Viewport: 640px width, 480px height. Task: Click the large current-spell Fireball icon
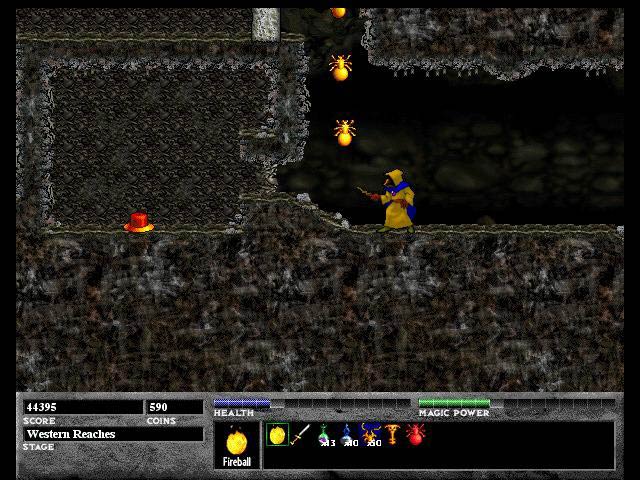click(x=237, y=440)
